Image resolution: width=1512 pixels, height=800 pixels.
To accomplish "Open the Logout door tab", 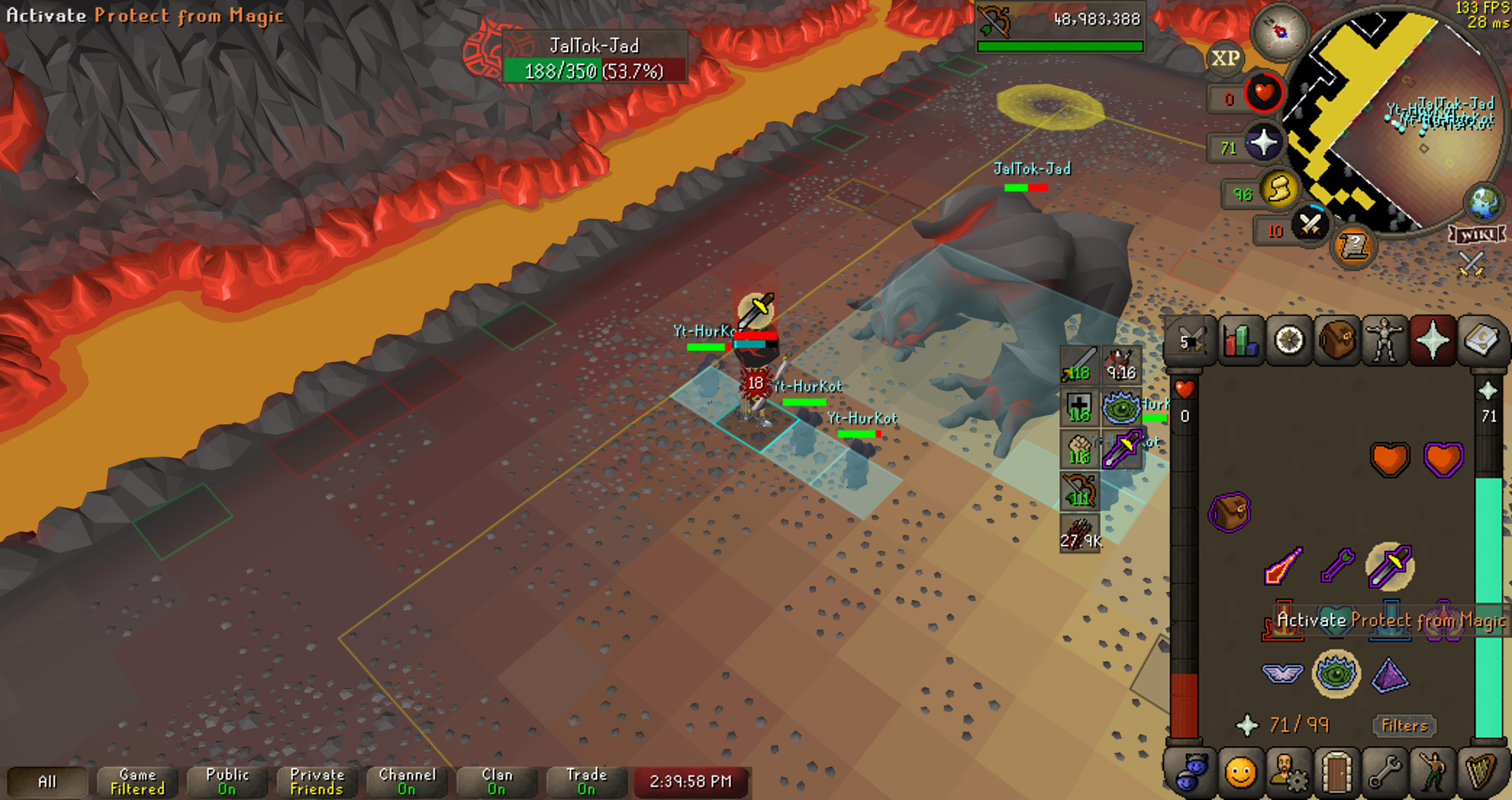I will point(1336,772).
